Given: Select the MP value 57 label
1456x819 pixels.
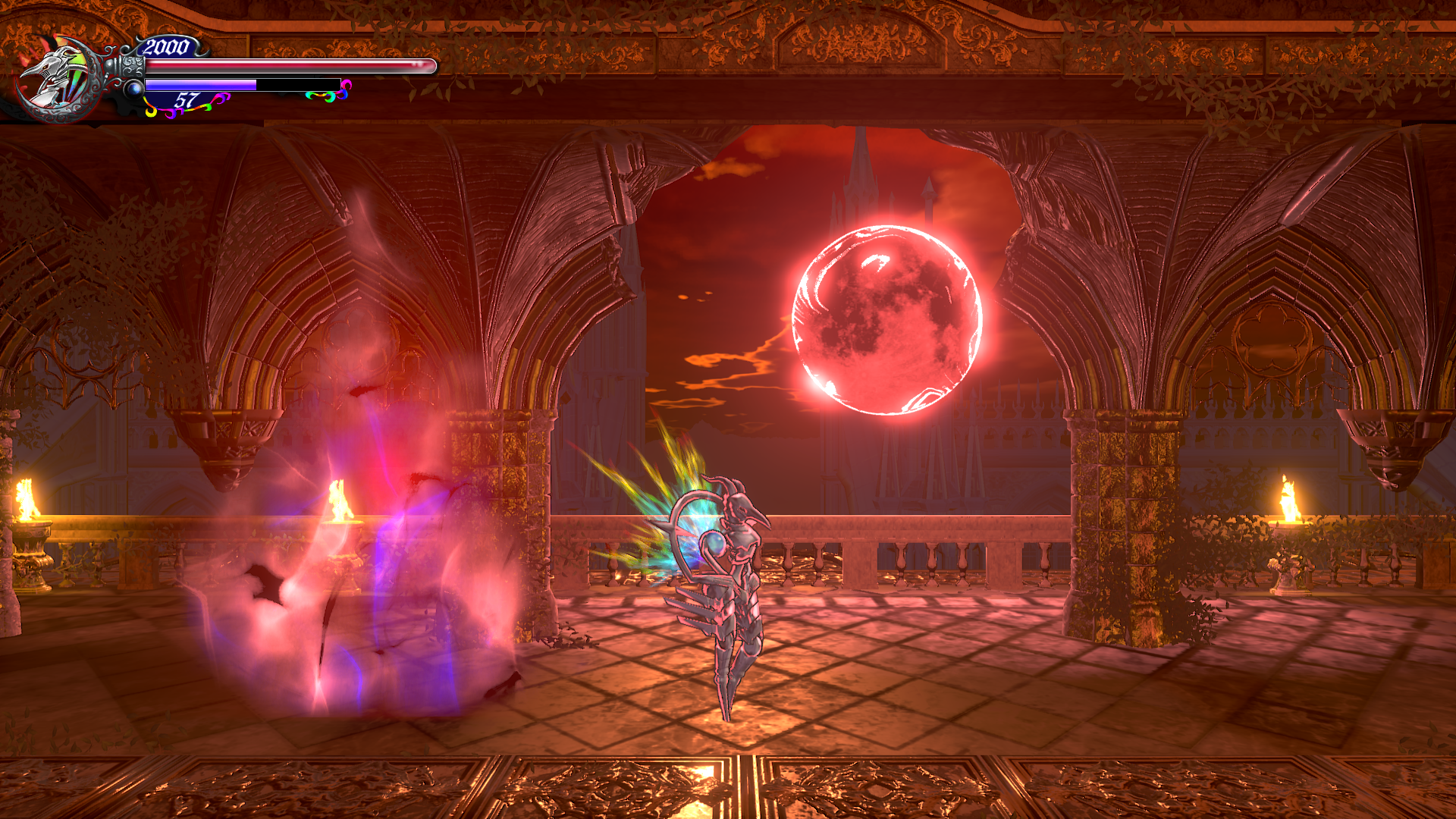Looking at the screenshot, I should pyautogui.click(x=187, y=98).
